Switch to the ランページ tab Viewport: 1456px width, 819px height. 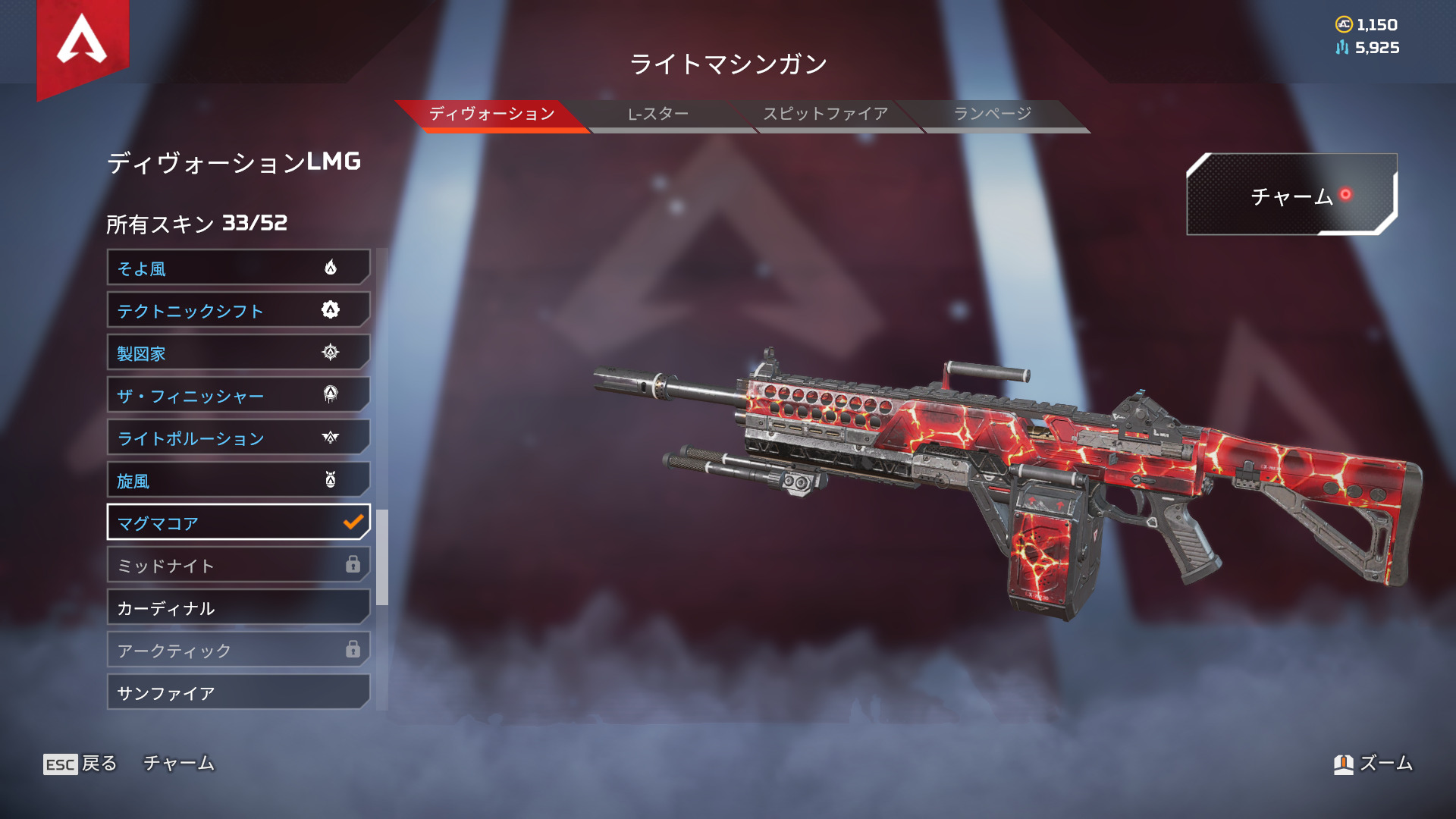pos(992,115)
